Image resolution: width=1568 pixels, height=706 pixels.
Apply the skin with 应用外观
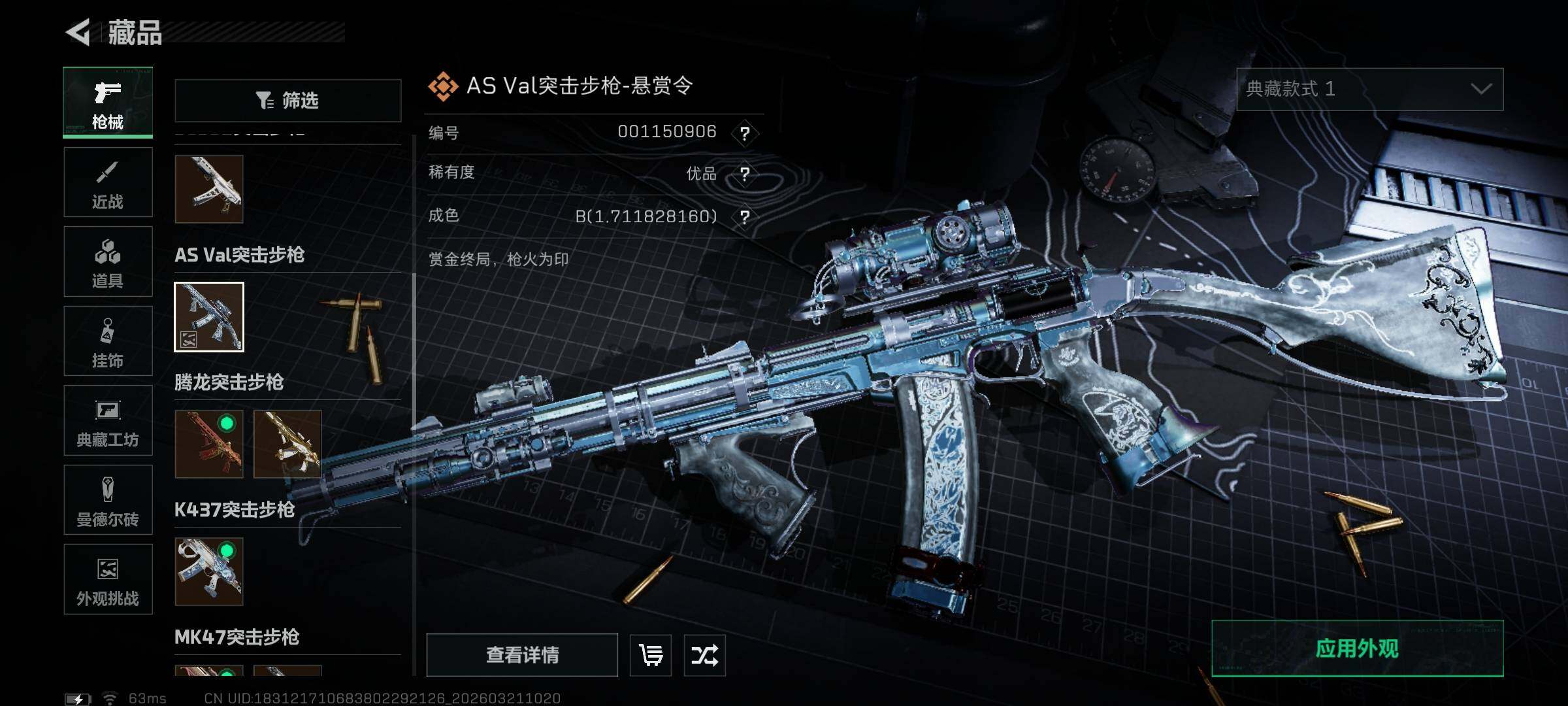1357,648
